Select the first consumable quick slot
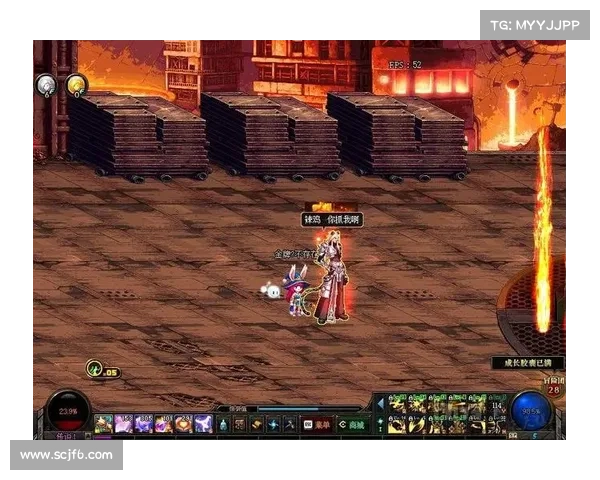600x480 pixels. [x=104, y=424]
